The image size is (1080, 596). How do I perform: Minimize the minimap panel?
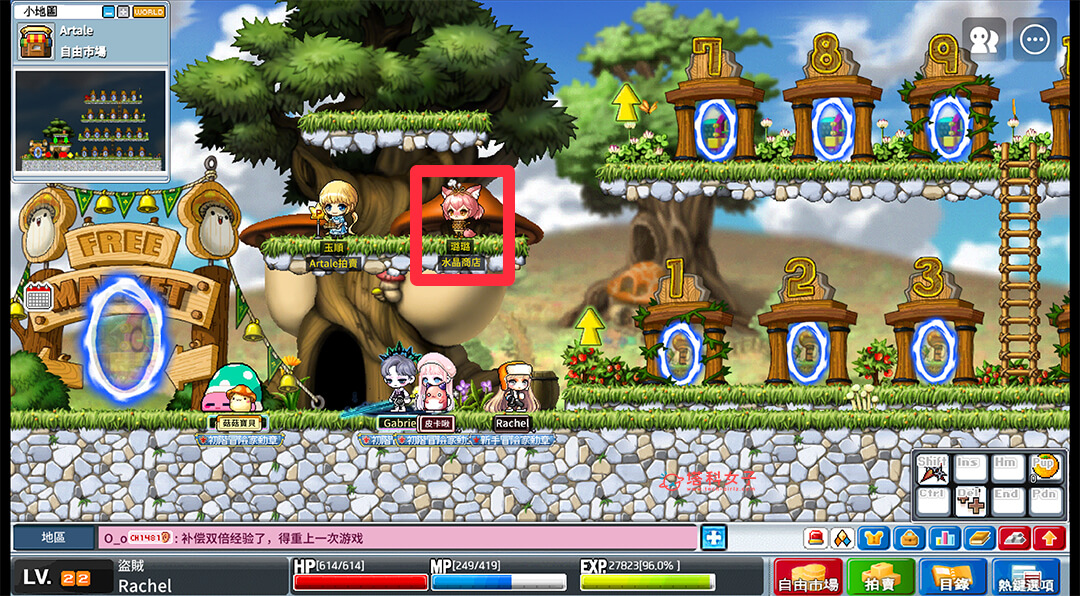(x=109, y=12)
